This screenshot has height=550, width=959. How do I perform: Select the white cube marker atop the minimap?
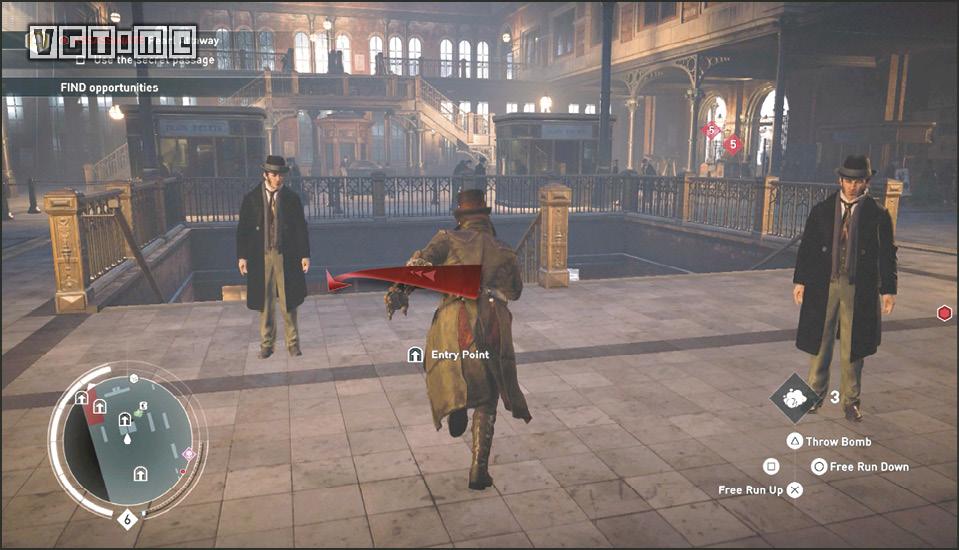click(x=135, y=380)
